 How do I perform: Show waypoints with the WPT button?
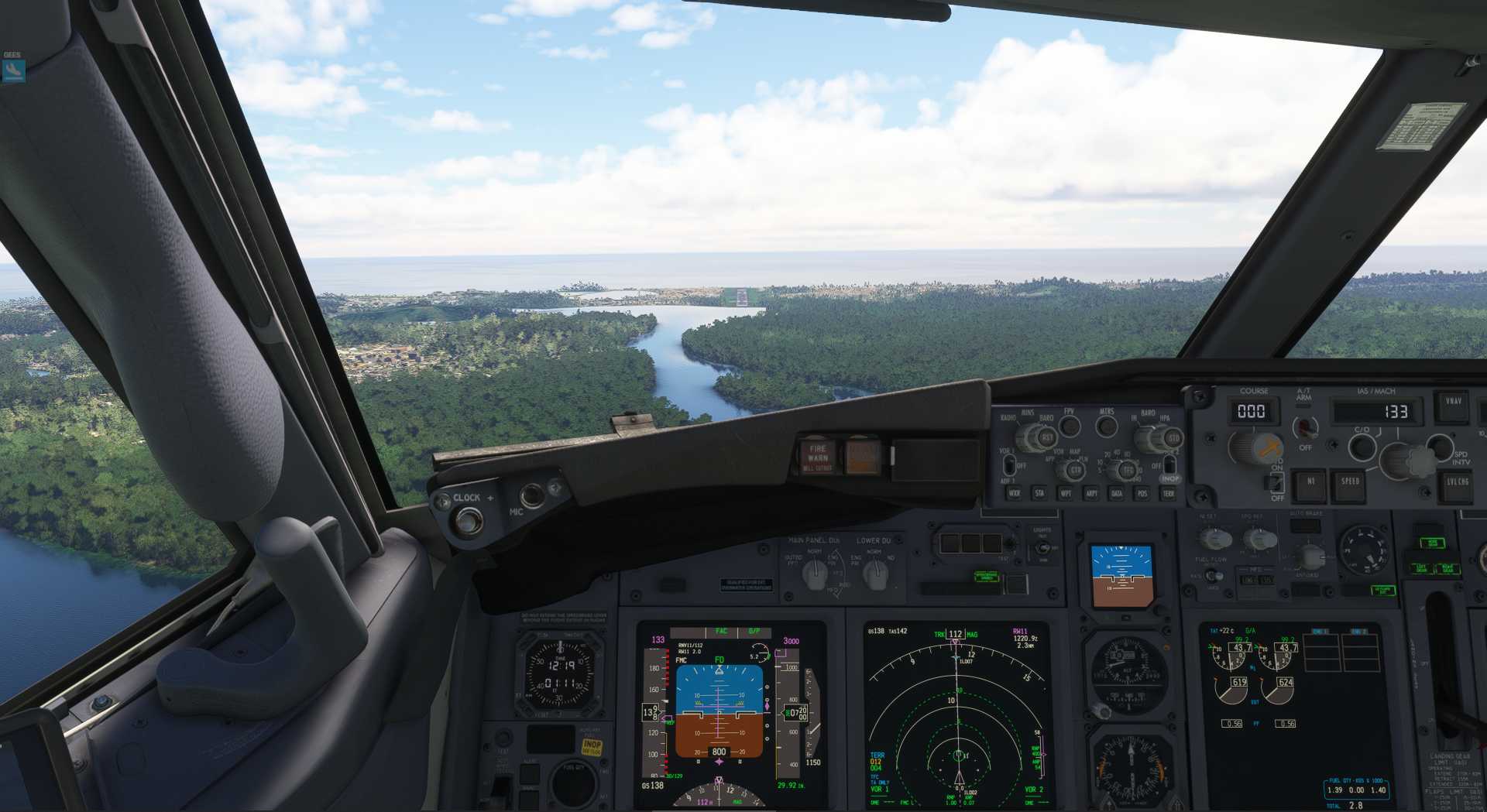coord(1066,492)
